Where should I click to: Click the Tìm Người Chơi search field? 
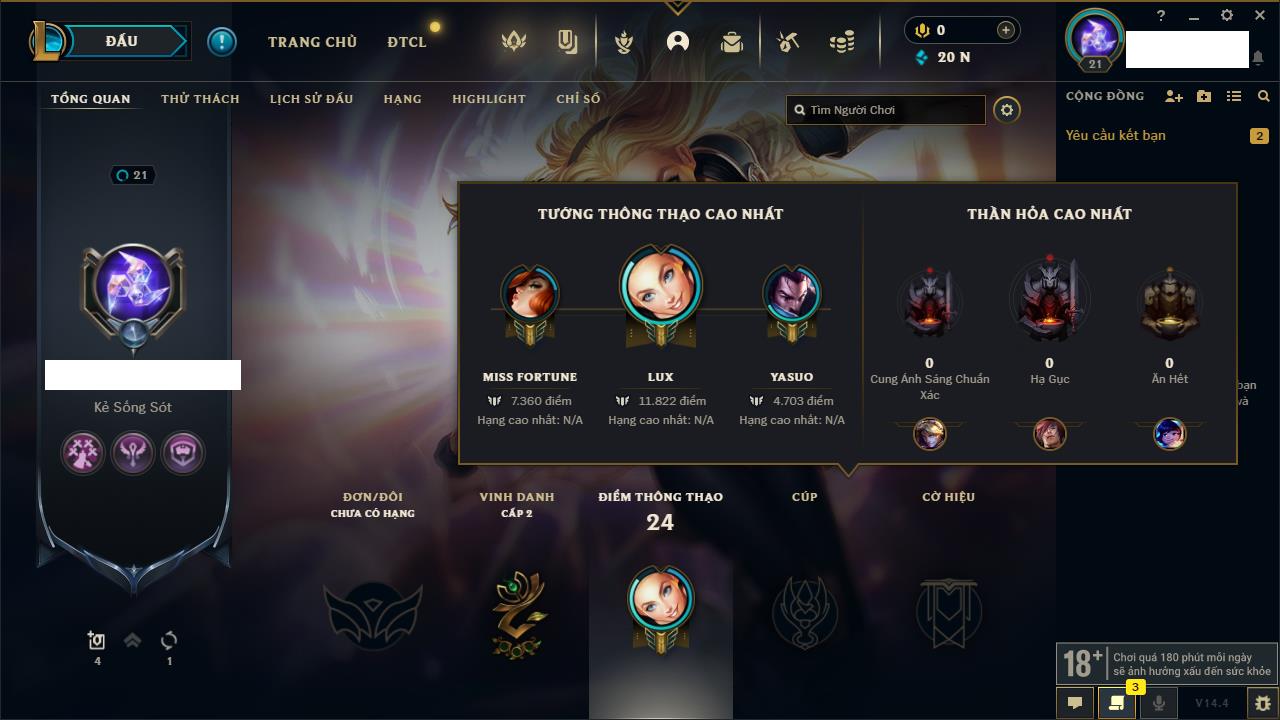[x=890, y=110]
